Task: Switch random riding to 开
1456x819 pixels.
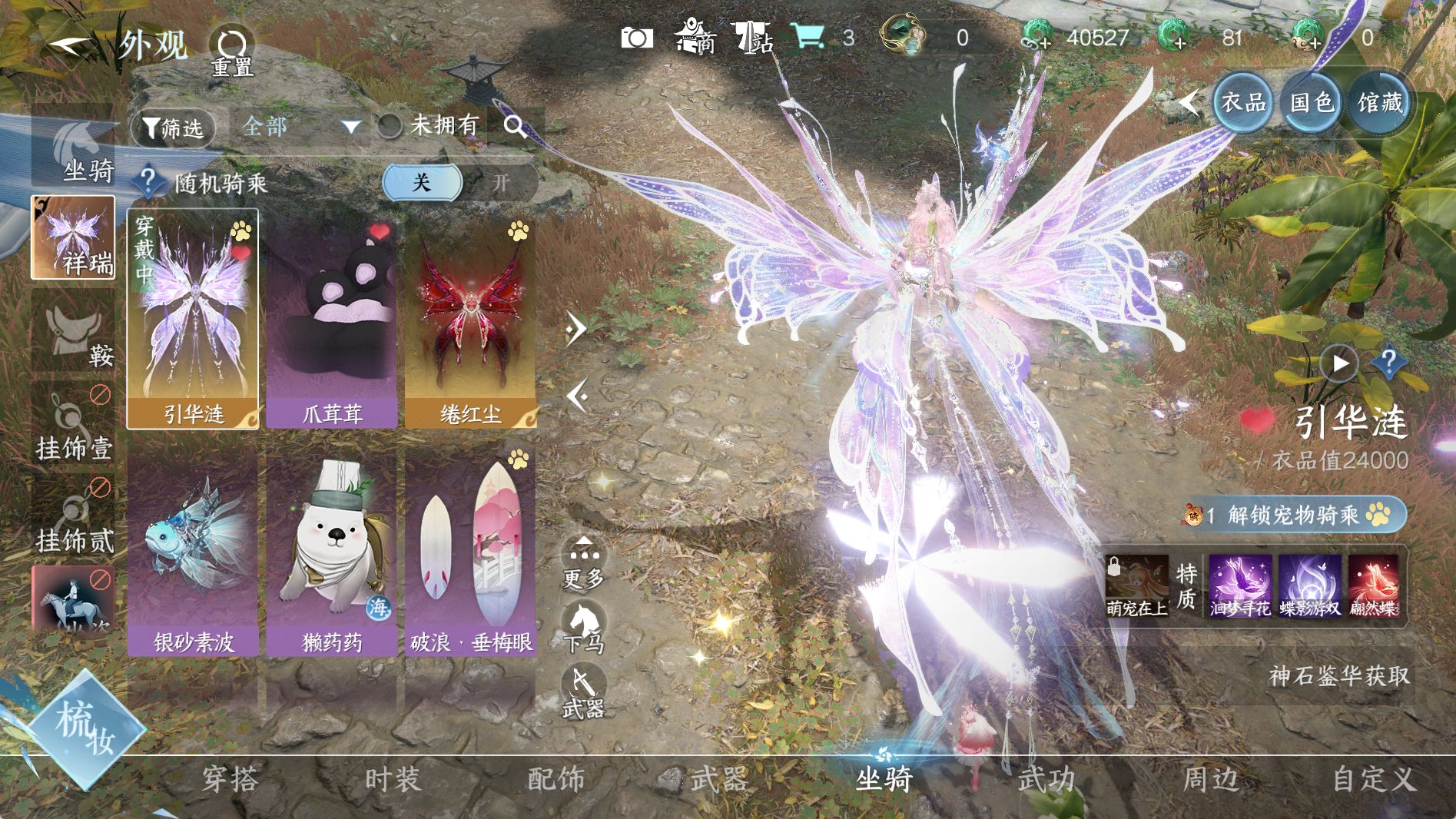Action: pyautogui.click(x=501, y=183)
